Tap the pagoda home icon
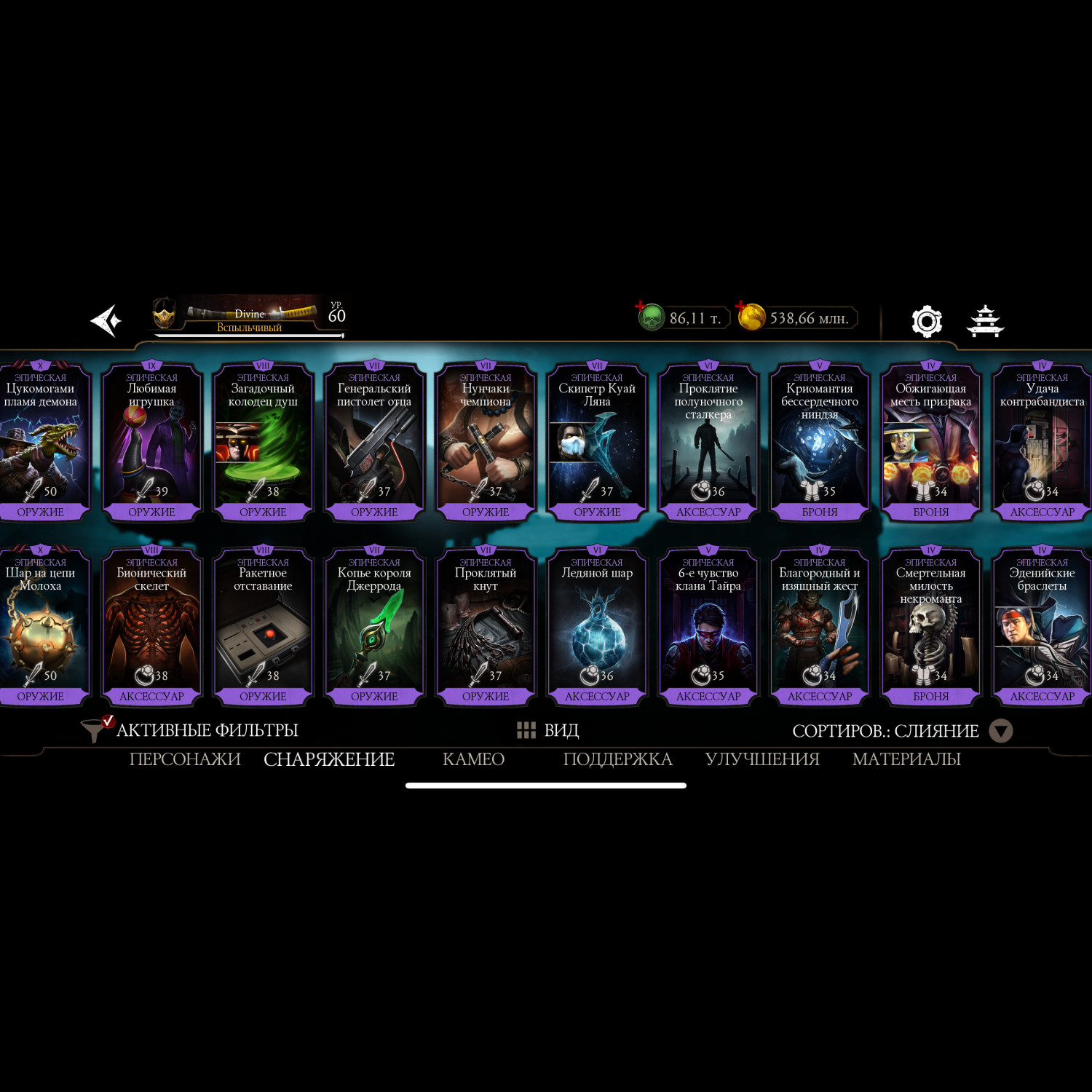The height and width of the screenshot is (1092, 1092). coord(985,321)
